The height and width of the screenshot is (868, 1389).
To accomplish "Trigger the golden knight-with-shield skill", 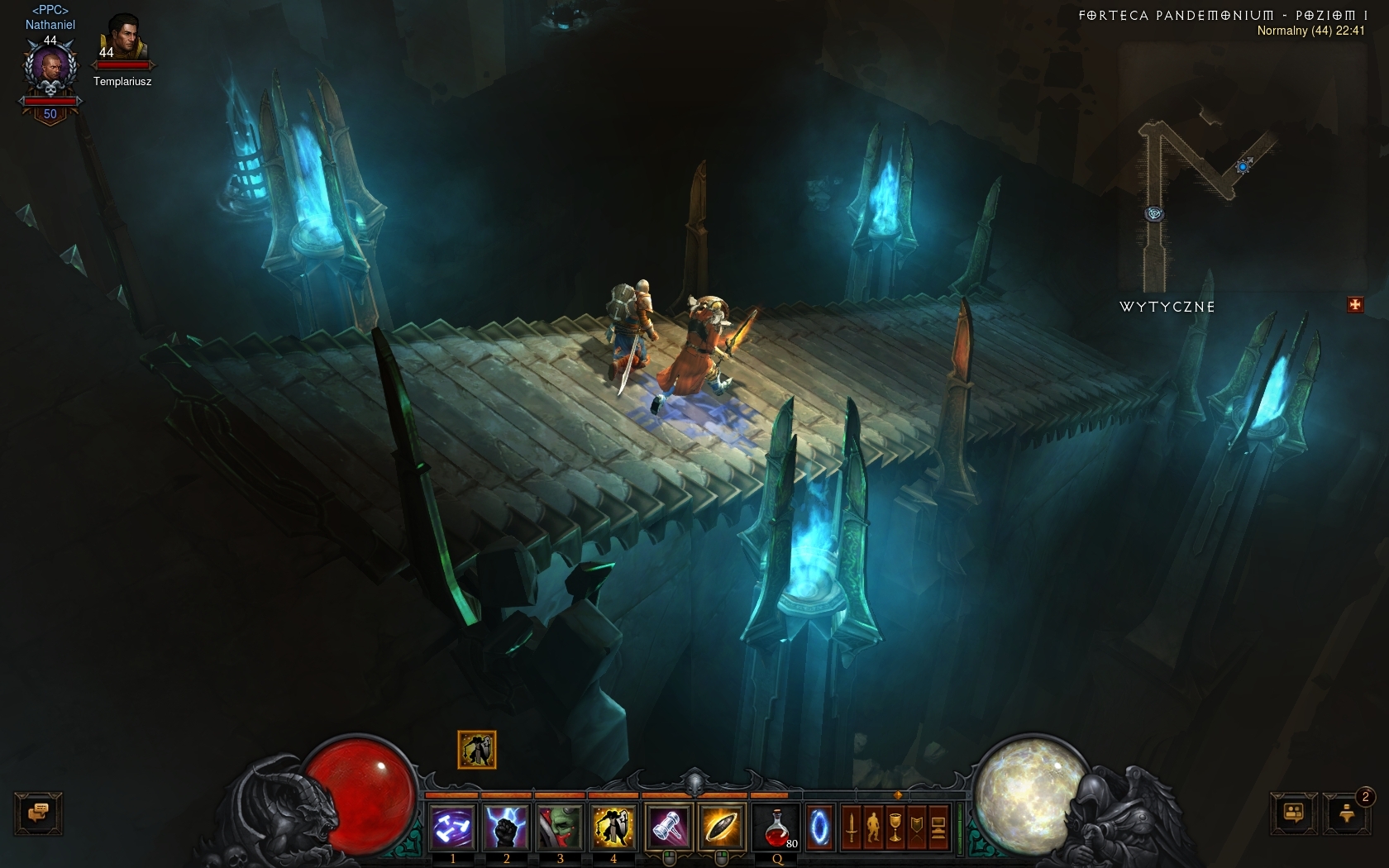I will (613, 826).
